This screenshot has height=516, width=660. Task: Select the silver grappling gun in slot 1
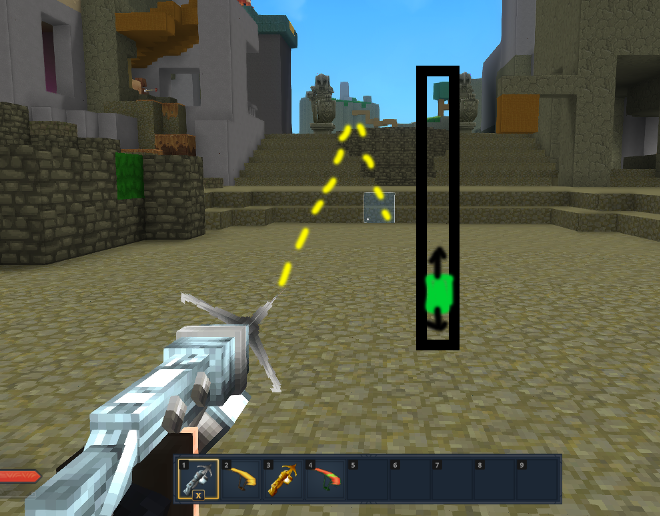pos(198,479)
